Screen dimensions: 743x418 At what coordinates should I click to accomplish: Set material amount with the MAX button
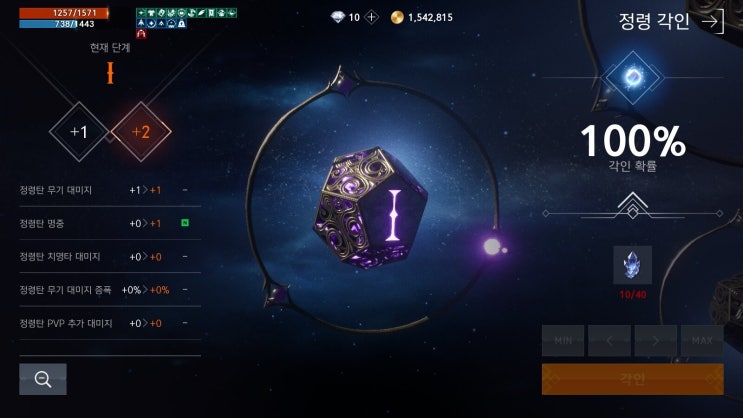coord(702,341)
